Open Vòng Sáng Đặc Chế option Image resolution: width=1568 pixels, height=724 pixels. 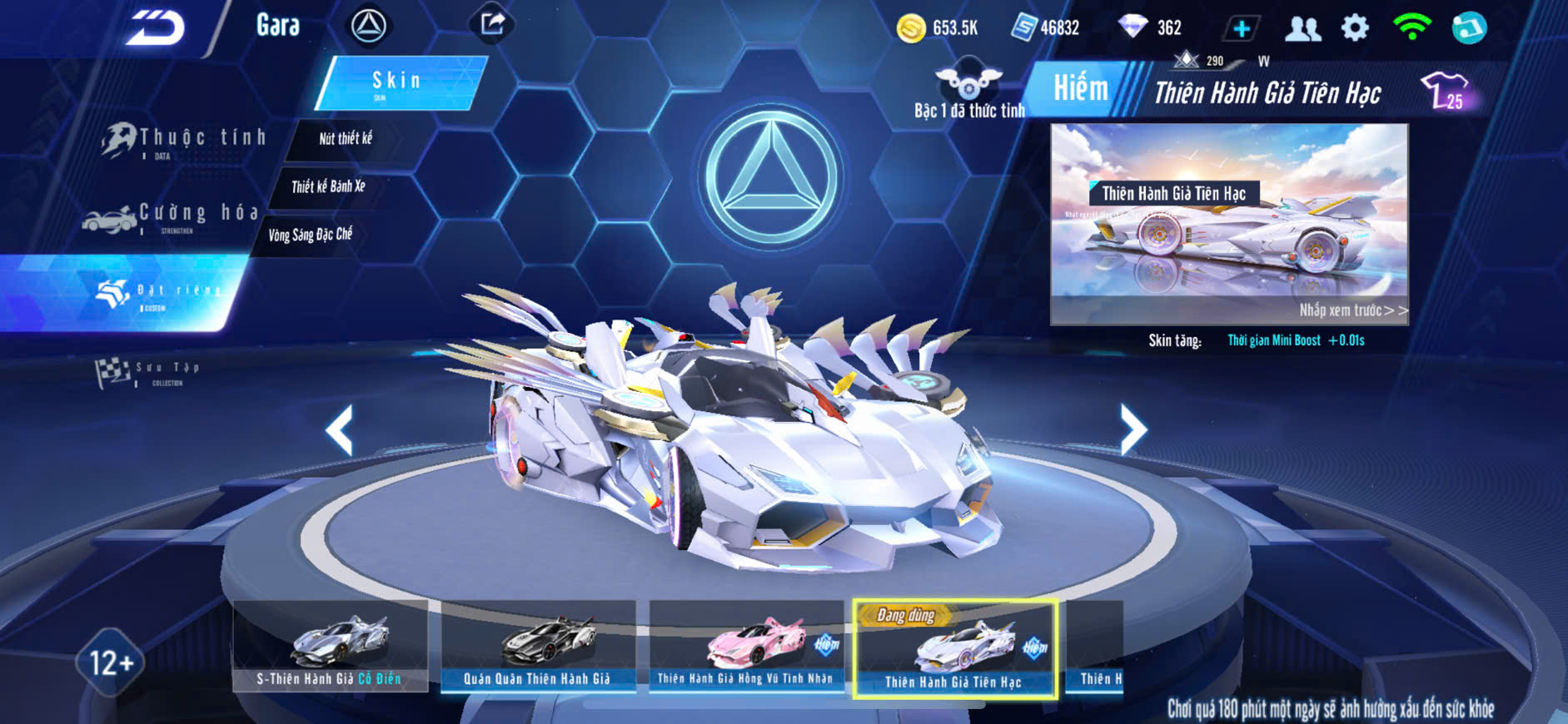311,235
